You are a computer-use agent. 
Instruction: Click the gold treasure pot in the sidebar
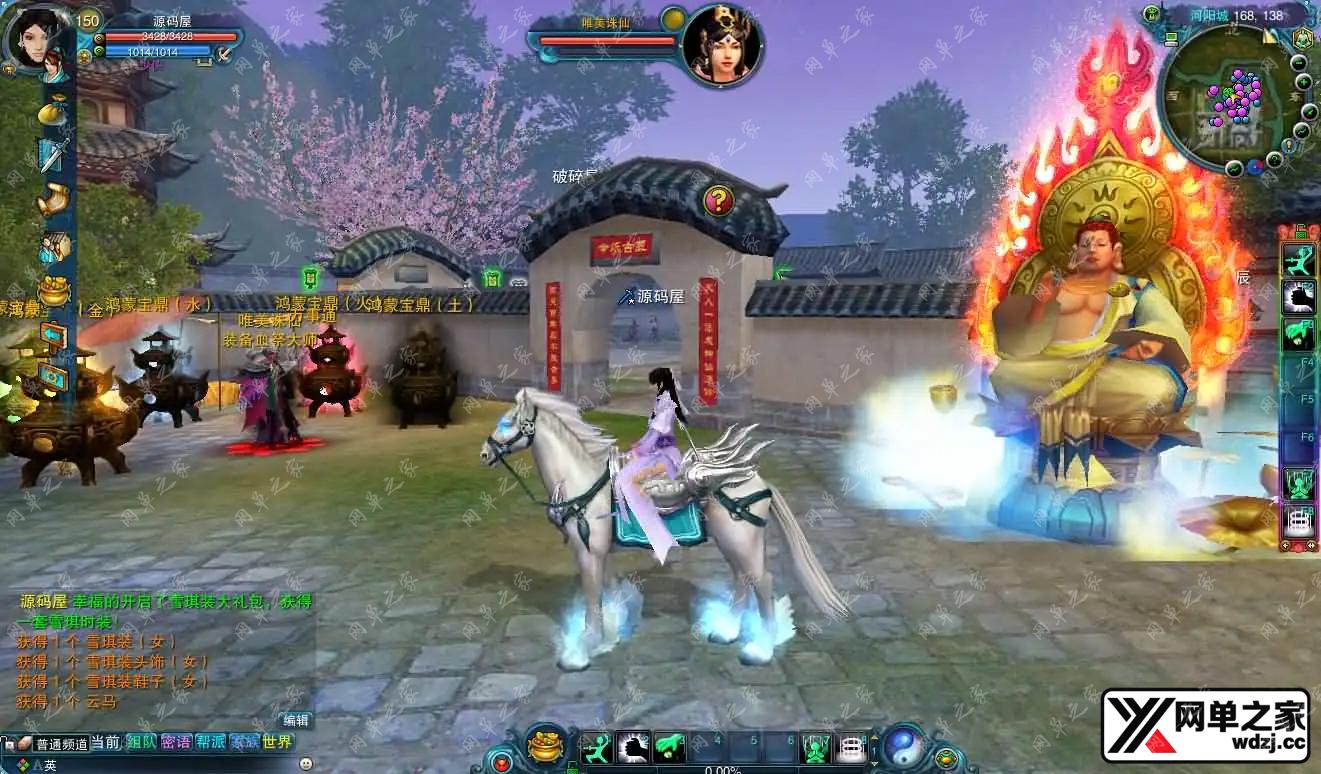click(53, 291)
